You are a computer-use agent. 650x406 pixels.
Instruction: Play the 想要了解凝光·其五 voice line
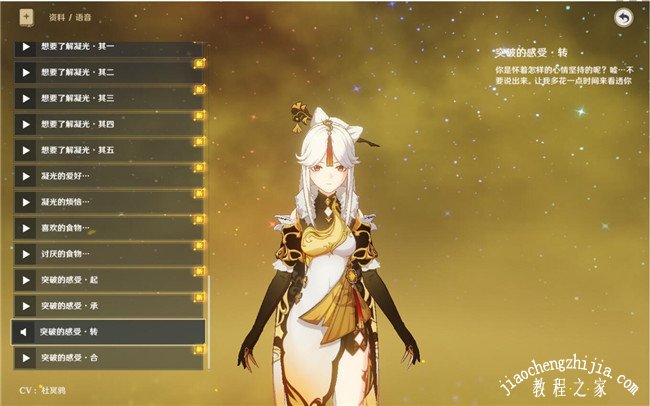[x=108, y=151]
